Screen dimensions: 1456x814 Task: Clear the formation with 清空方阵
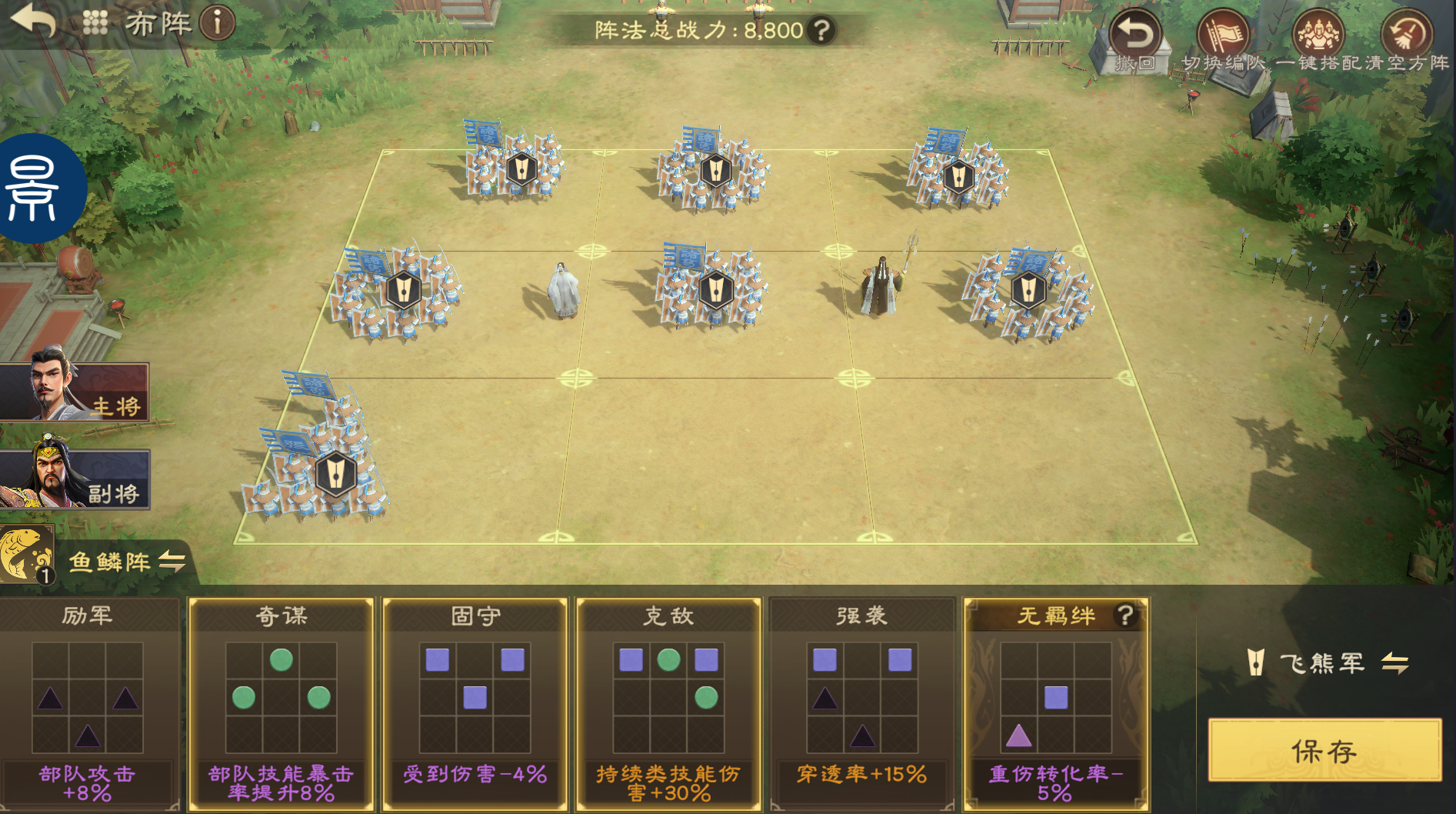click(1407, 40)
